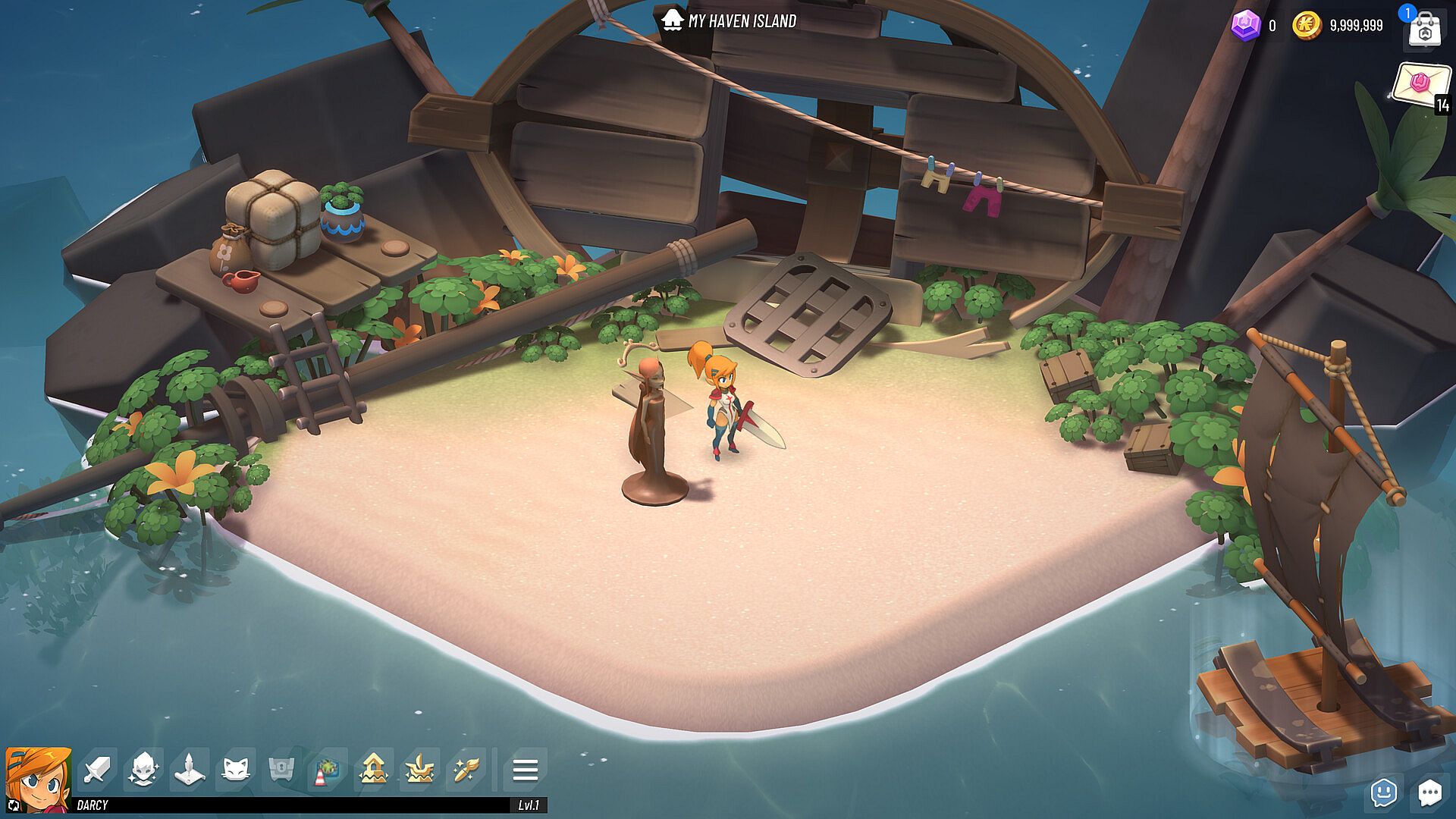Select the traffic cone map icon
Screen dimensions: 1456x819
click(327, 770)
